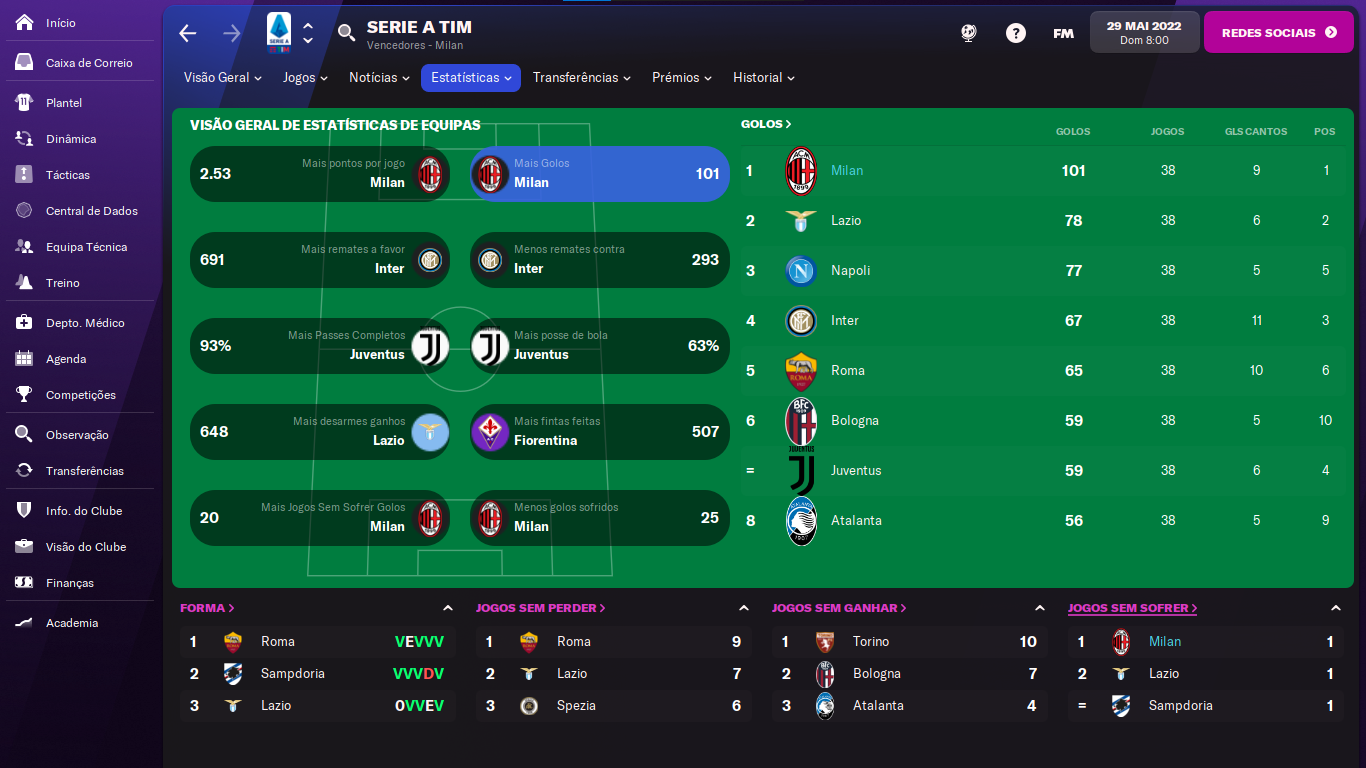Open the magnifying glass search
Image resolution: width=1366 pixels, height=768 pixels.
[346, 33]
